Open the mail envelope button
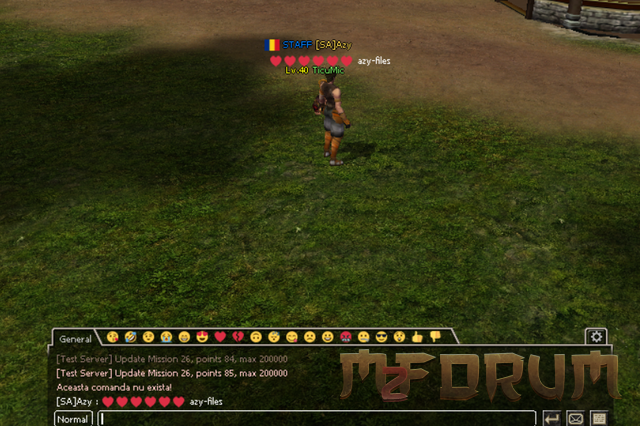 click(576, 418)
